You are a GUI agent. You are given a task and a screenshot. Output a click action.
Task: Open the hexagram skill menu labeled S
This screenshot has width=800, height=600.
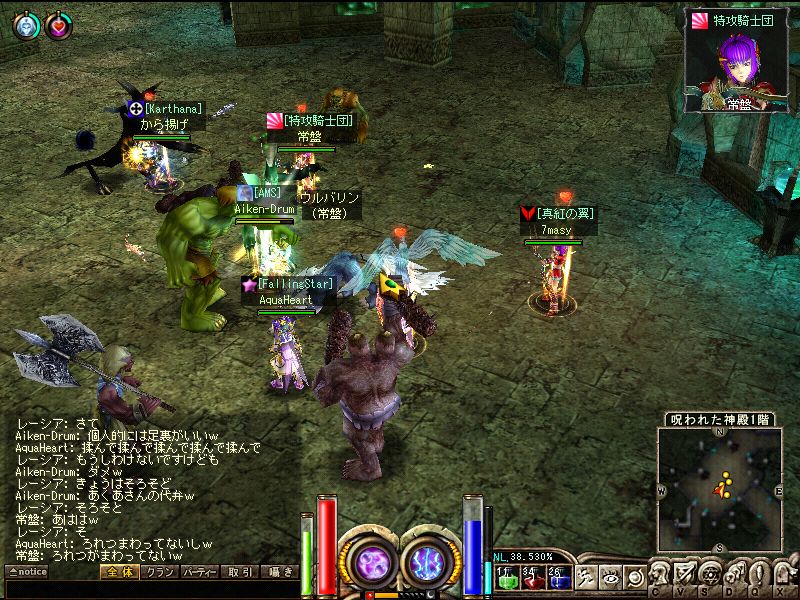[x=711, y=576]
